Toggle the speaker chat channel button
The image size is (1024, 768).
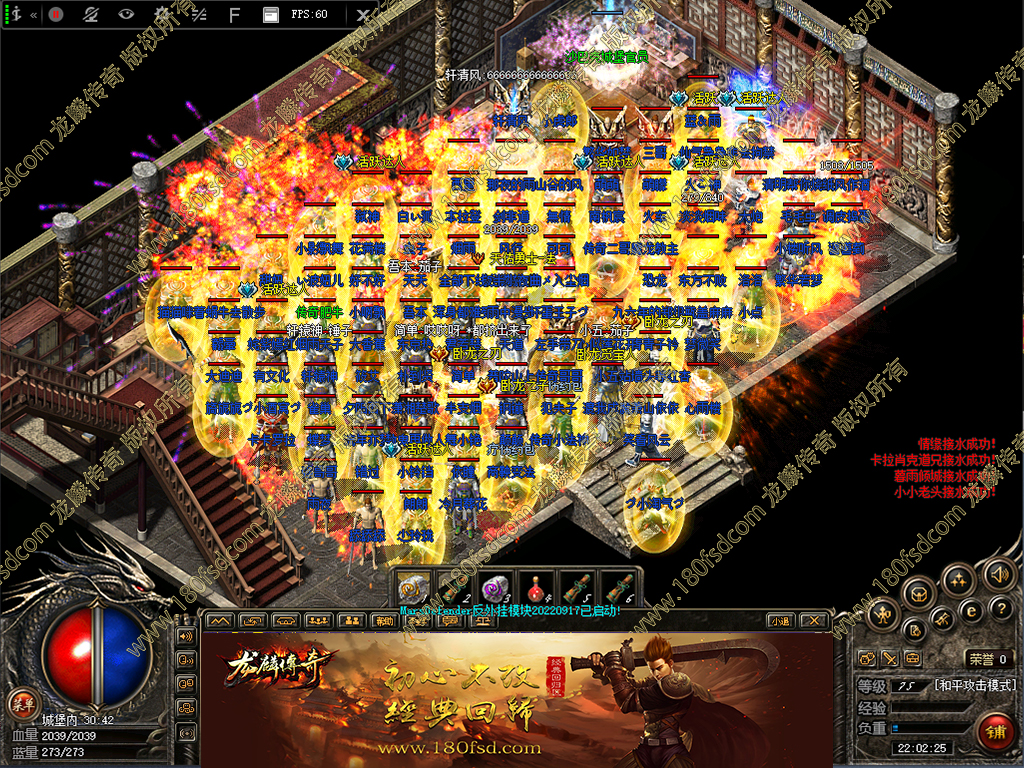coord(184,635)
